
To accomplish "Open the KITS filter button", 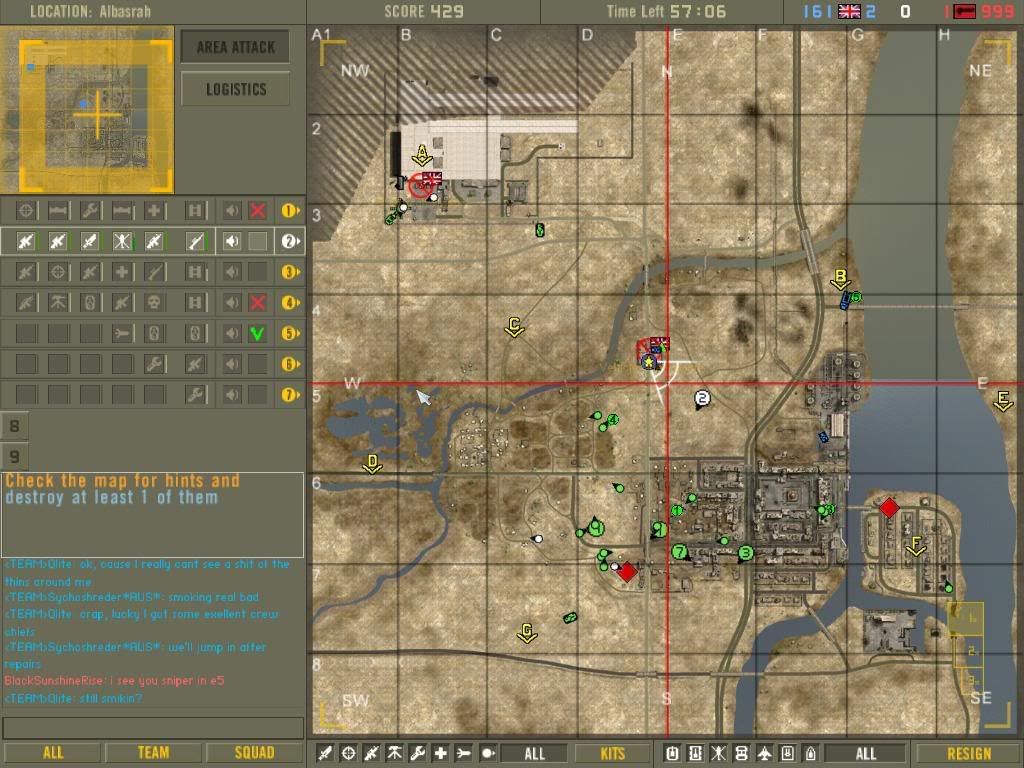I will click(x=613, y=753).
